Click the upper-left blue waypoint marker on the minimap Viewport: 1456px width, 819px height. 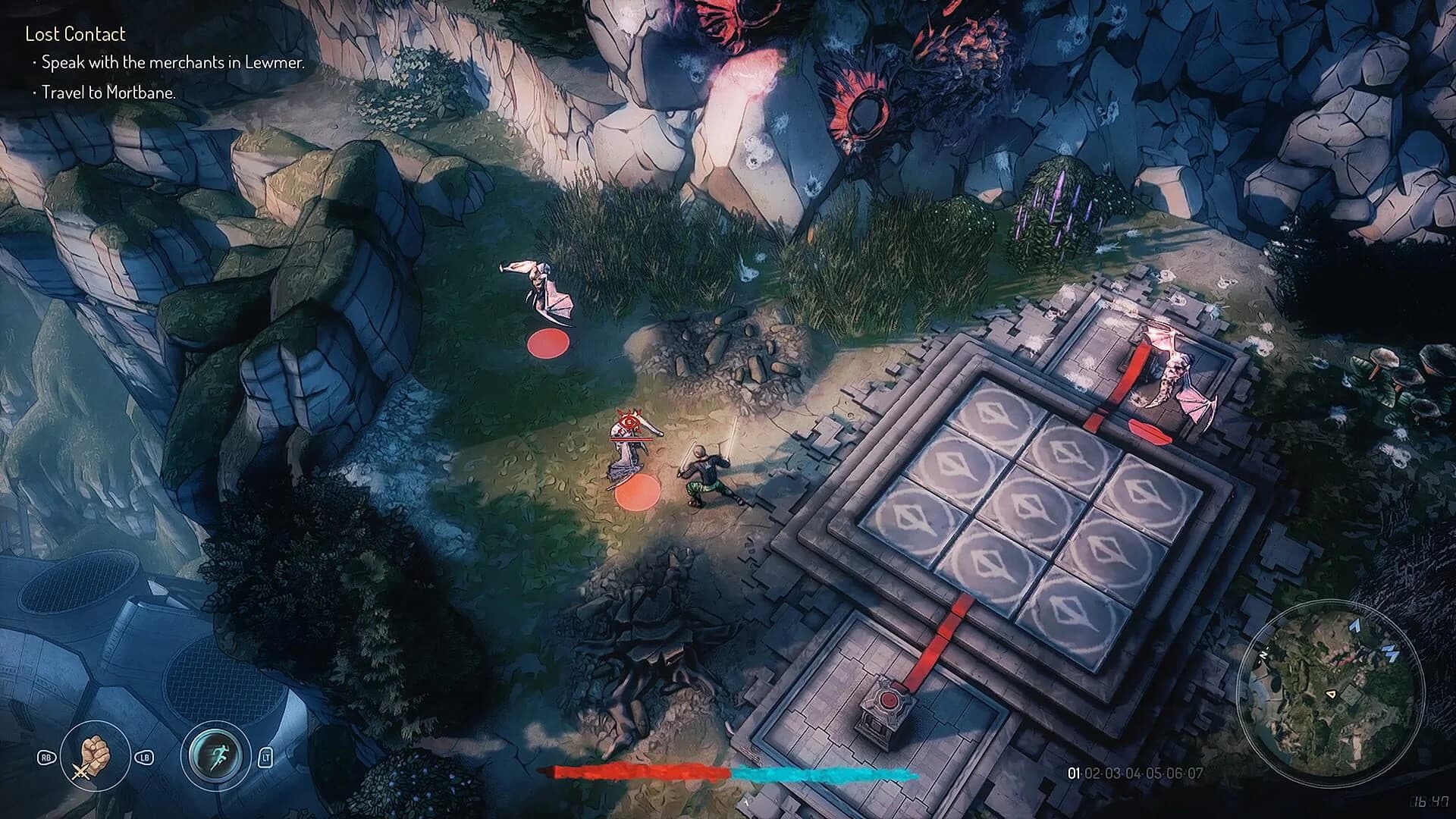[x=1354, y=626]
